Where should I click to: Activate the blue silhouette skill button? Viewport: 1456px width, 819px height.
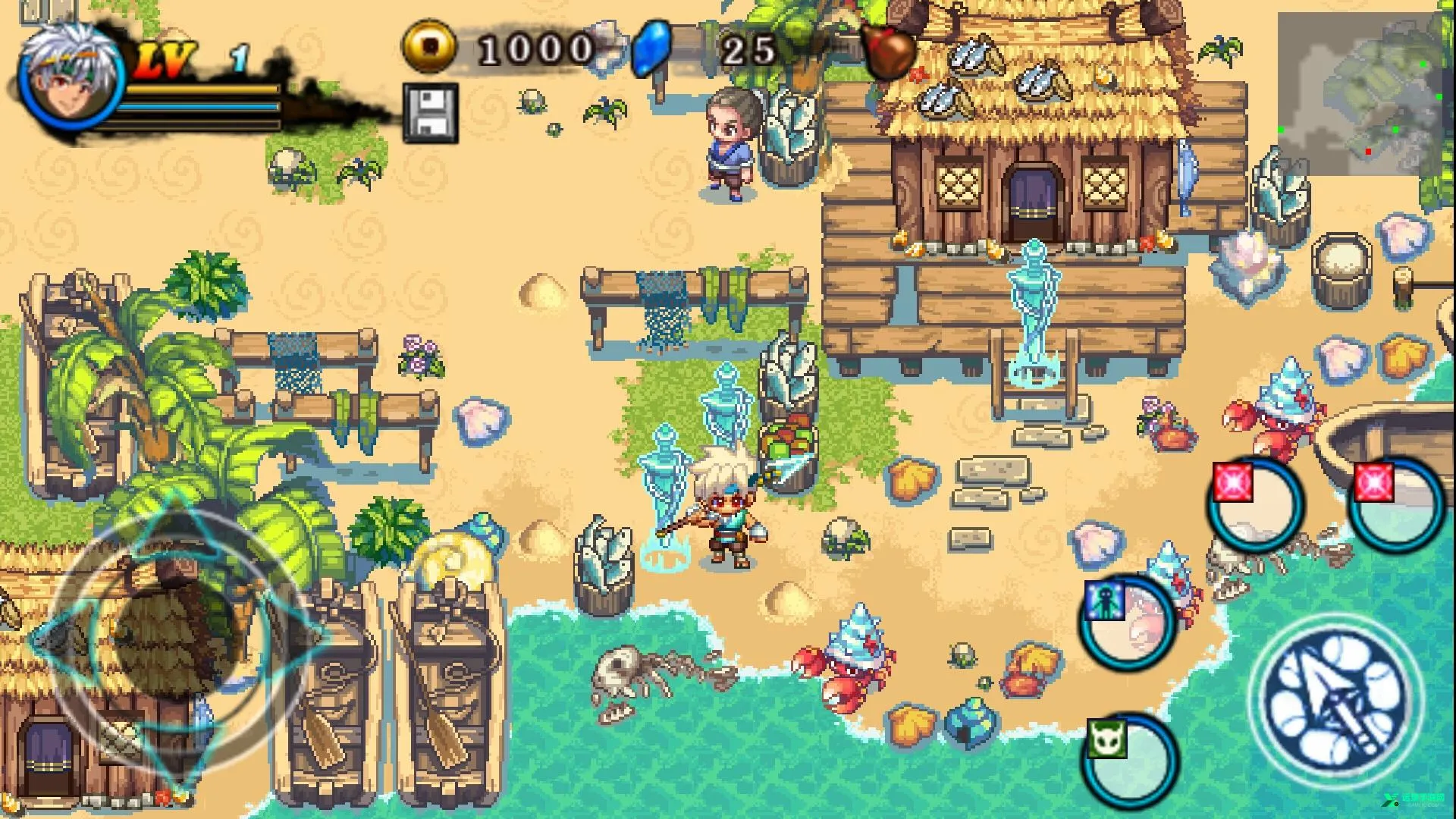pos(1128,623)
